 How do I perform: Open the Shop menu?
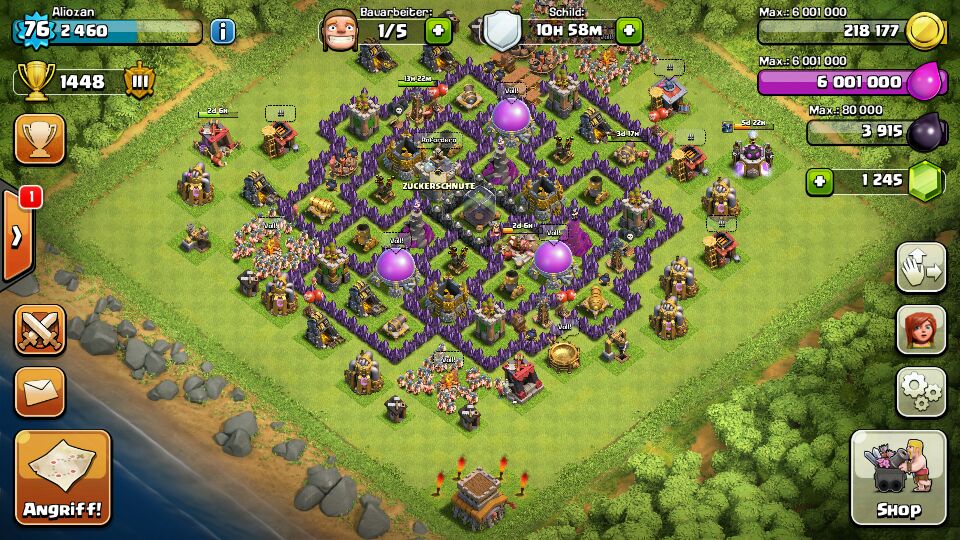(898, 477)
